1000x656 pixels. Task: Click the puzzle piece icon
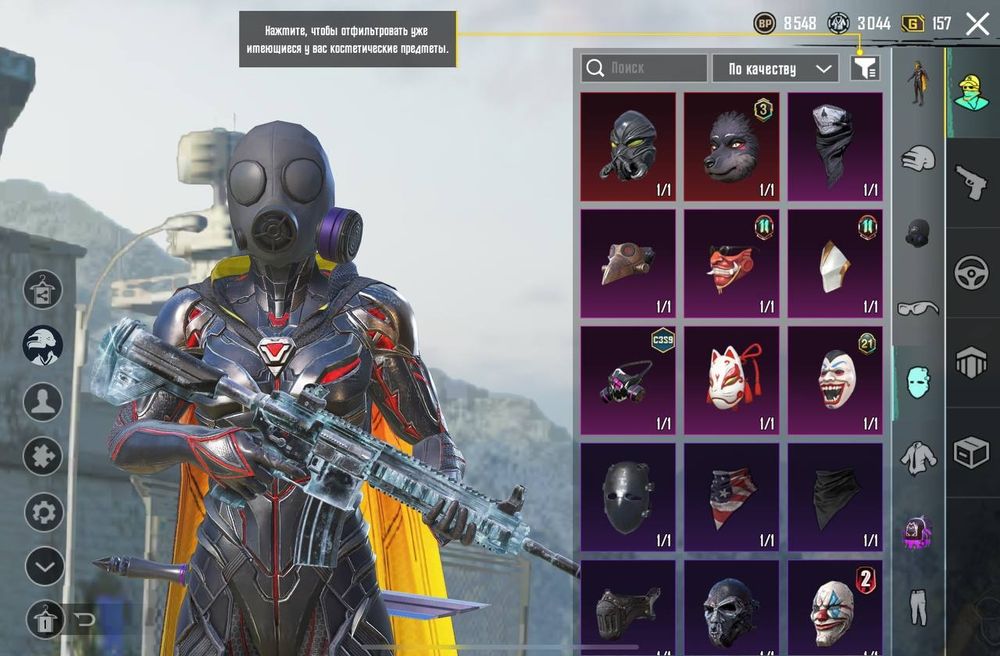pos(43,456)
